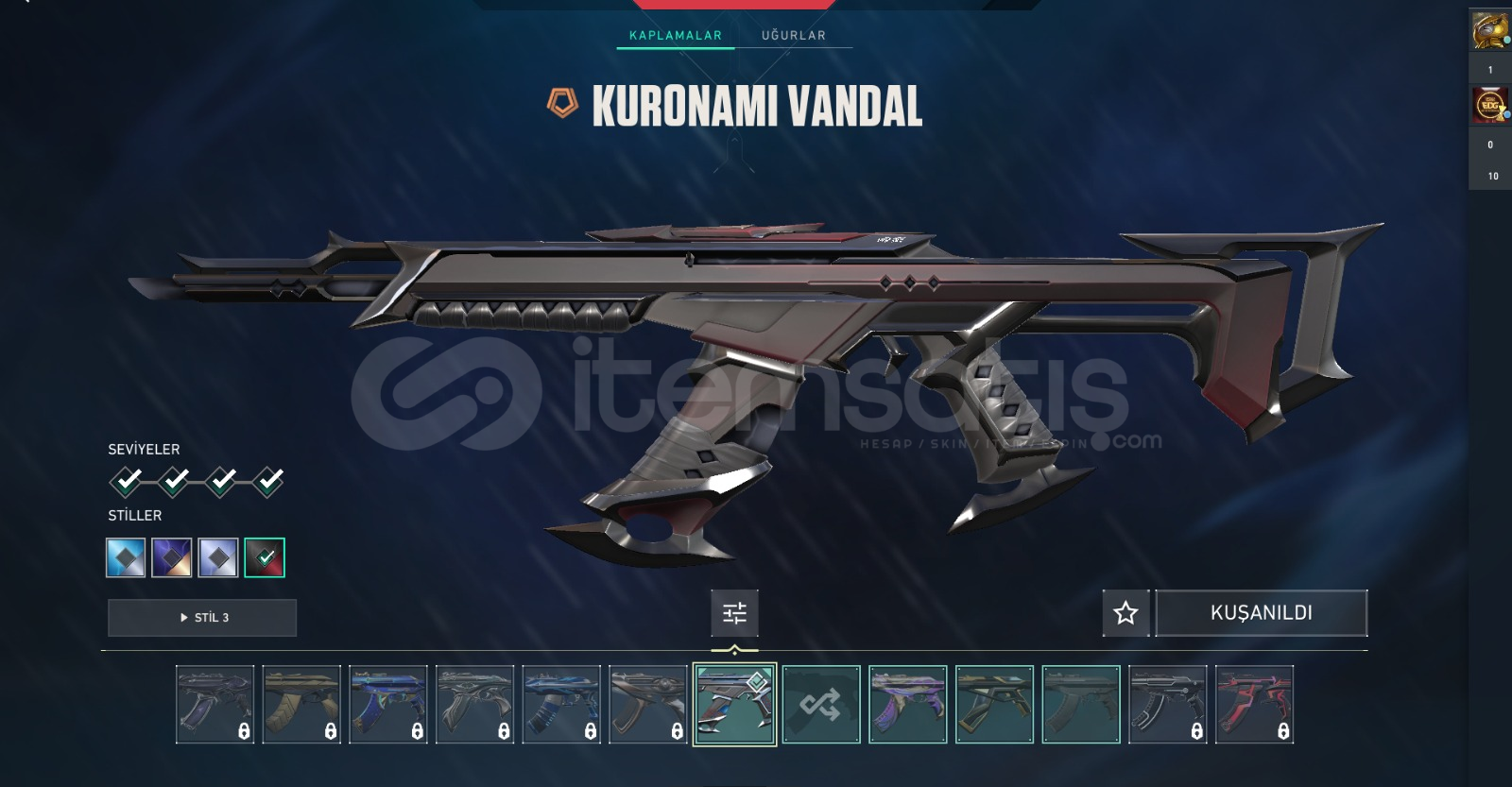Screen dimensions: 1512x787
Task: Select the purple skin thumbnail in the carousel
Action: click(x=908, y=702)
